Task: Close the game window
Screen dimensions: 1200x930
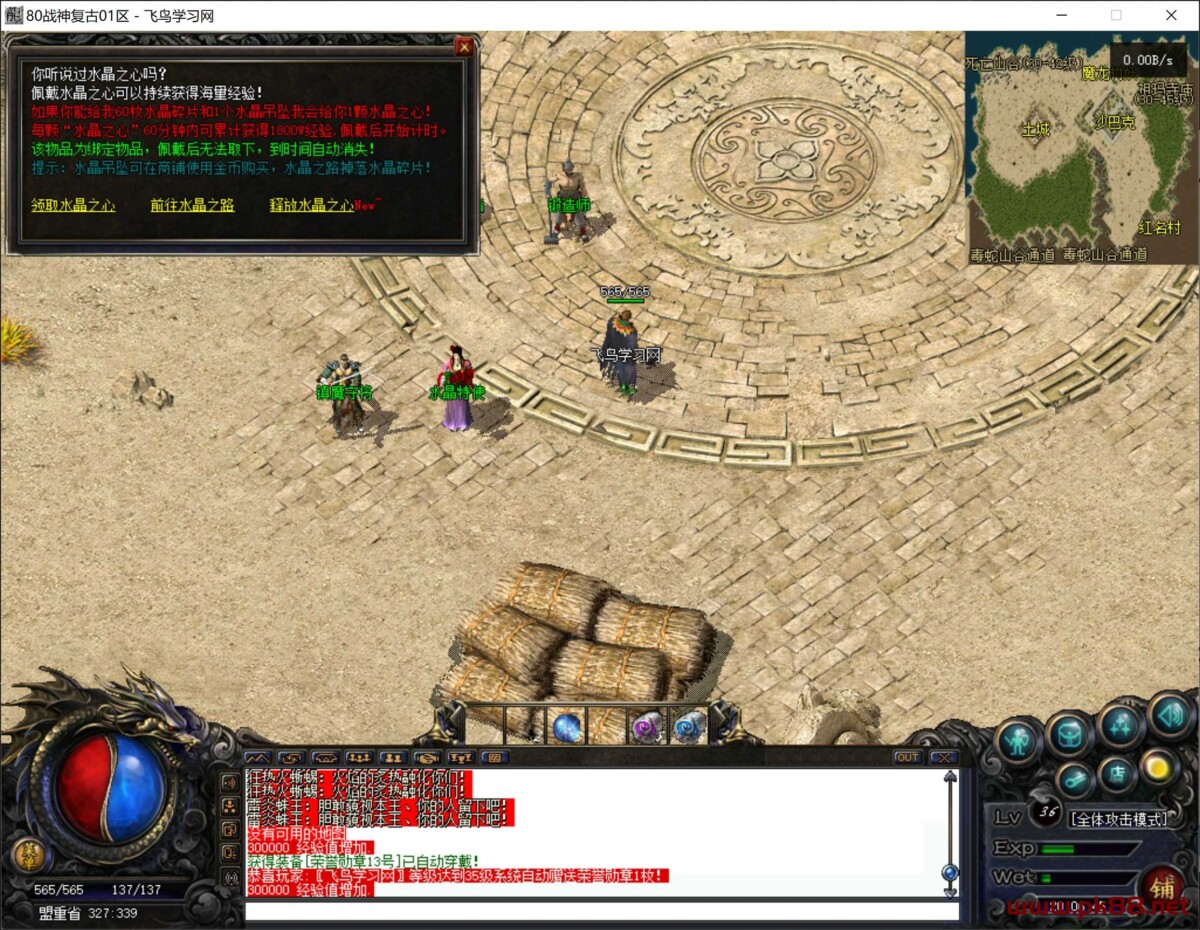Action: tap(1171, 15)
